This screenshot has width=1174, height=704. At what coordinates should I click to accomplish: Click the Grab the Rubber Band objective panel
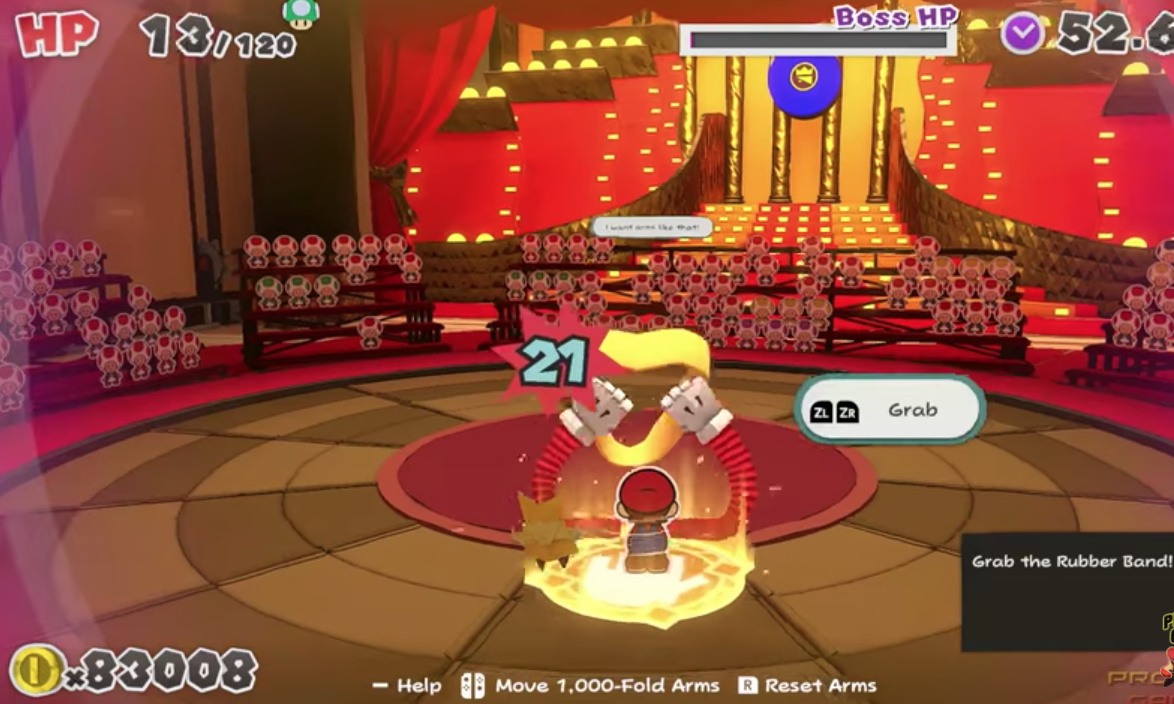click(x=1067, y=592)
